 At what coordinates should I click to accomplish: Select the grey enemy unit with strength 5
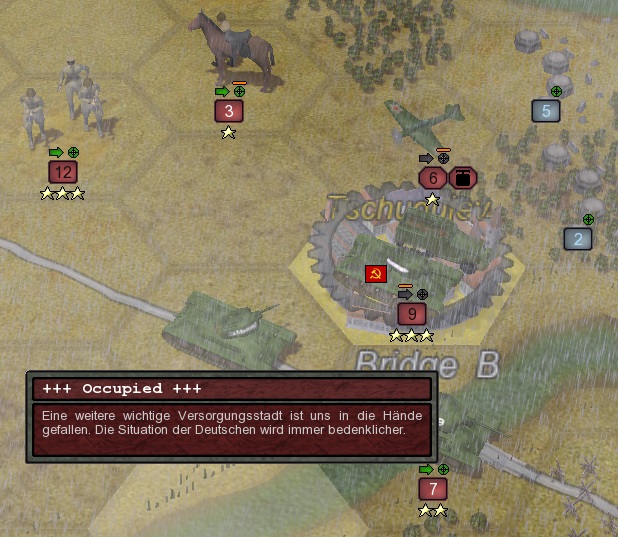(x=546, y=110)
